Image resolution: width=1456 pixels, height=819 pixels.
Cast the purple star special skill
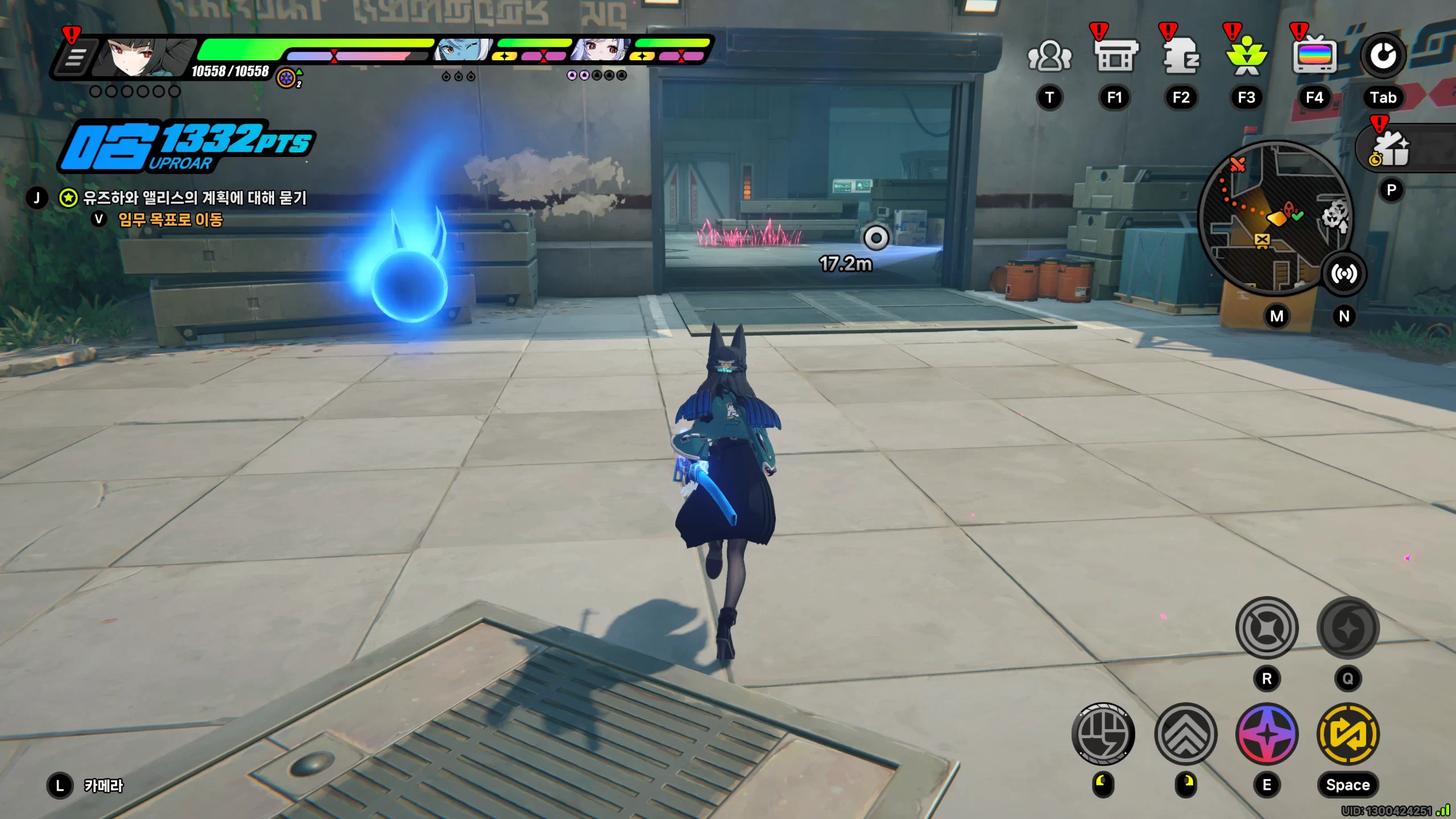coord(1267,734)
